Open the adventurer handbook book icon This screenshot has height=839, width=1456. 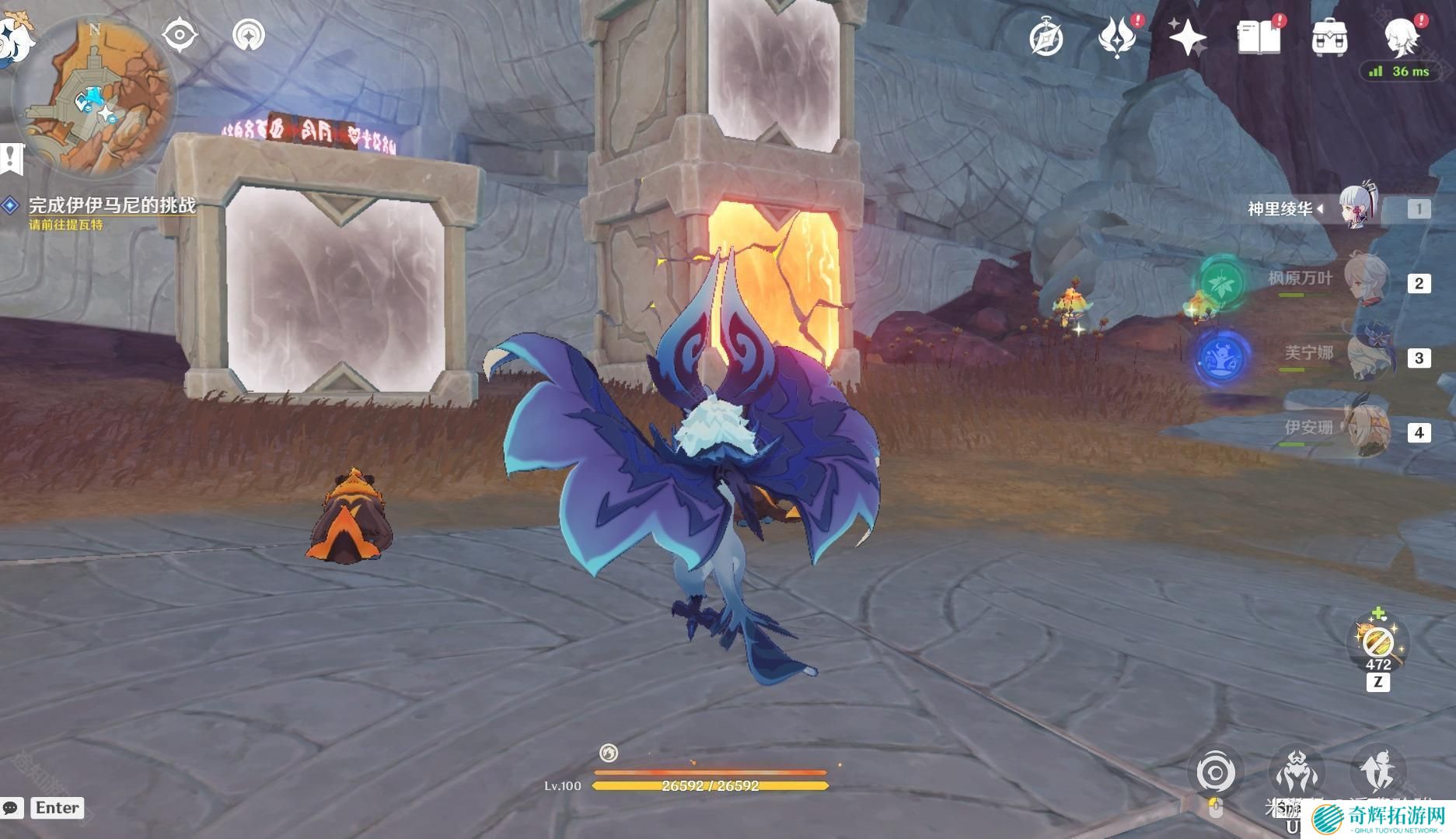1258,37
